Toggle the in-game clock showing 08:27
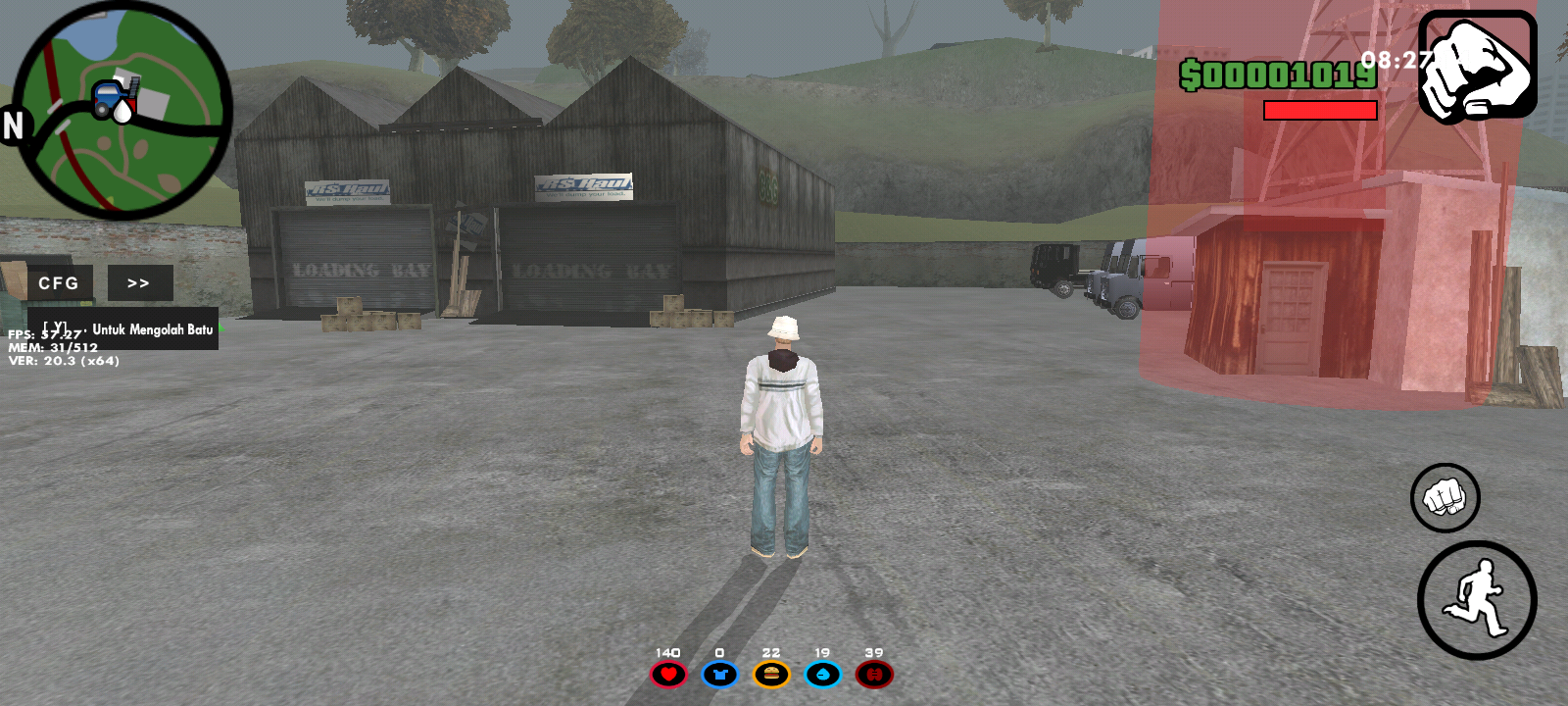Screen dimensions: 1568x706 tap(1395, 59)
